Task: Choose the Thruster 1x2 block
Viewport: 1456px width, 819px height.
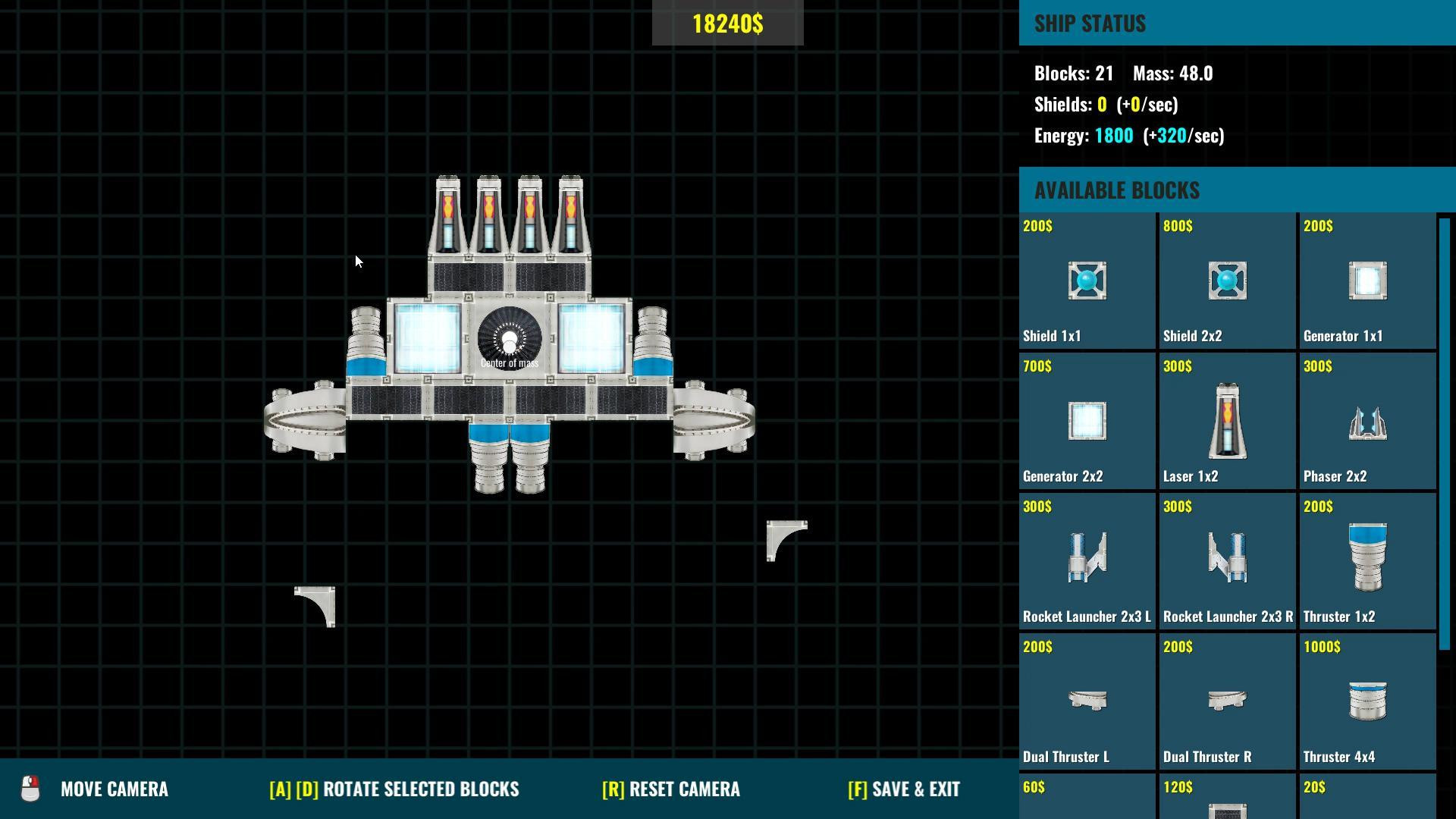Action: coord(1367,561)
